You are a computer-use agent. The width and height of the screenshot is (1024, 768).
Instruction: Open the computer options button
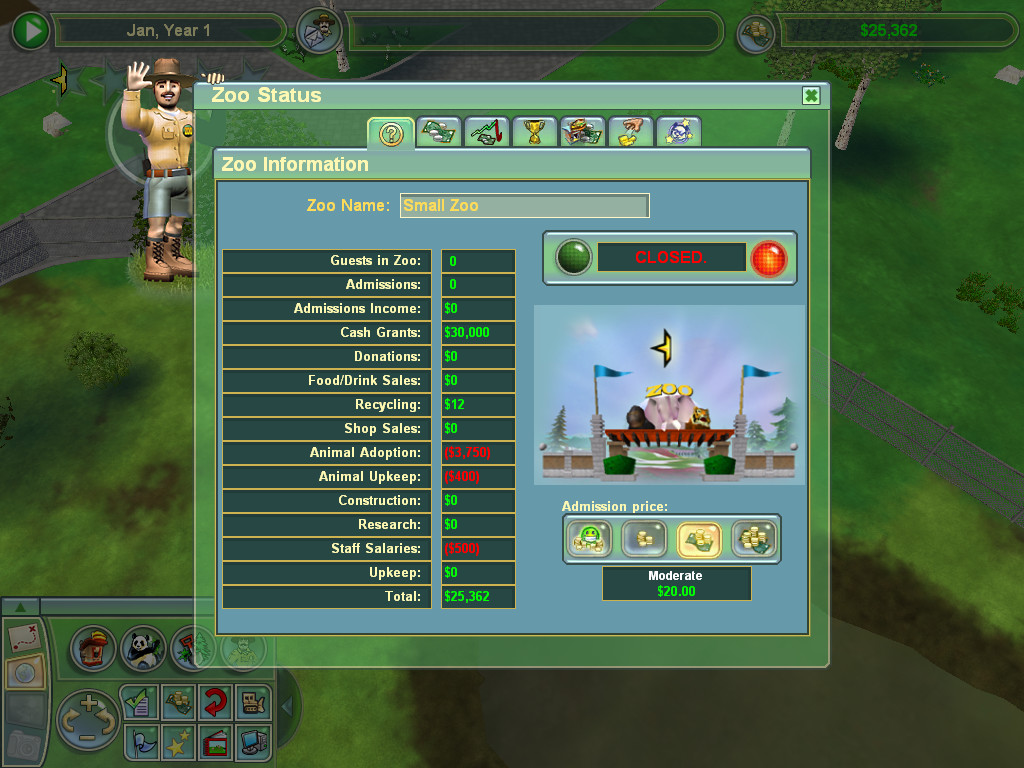[251, 741]
